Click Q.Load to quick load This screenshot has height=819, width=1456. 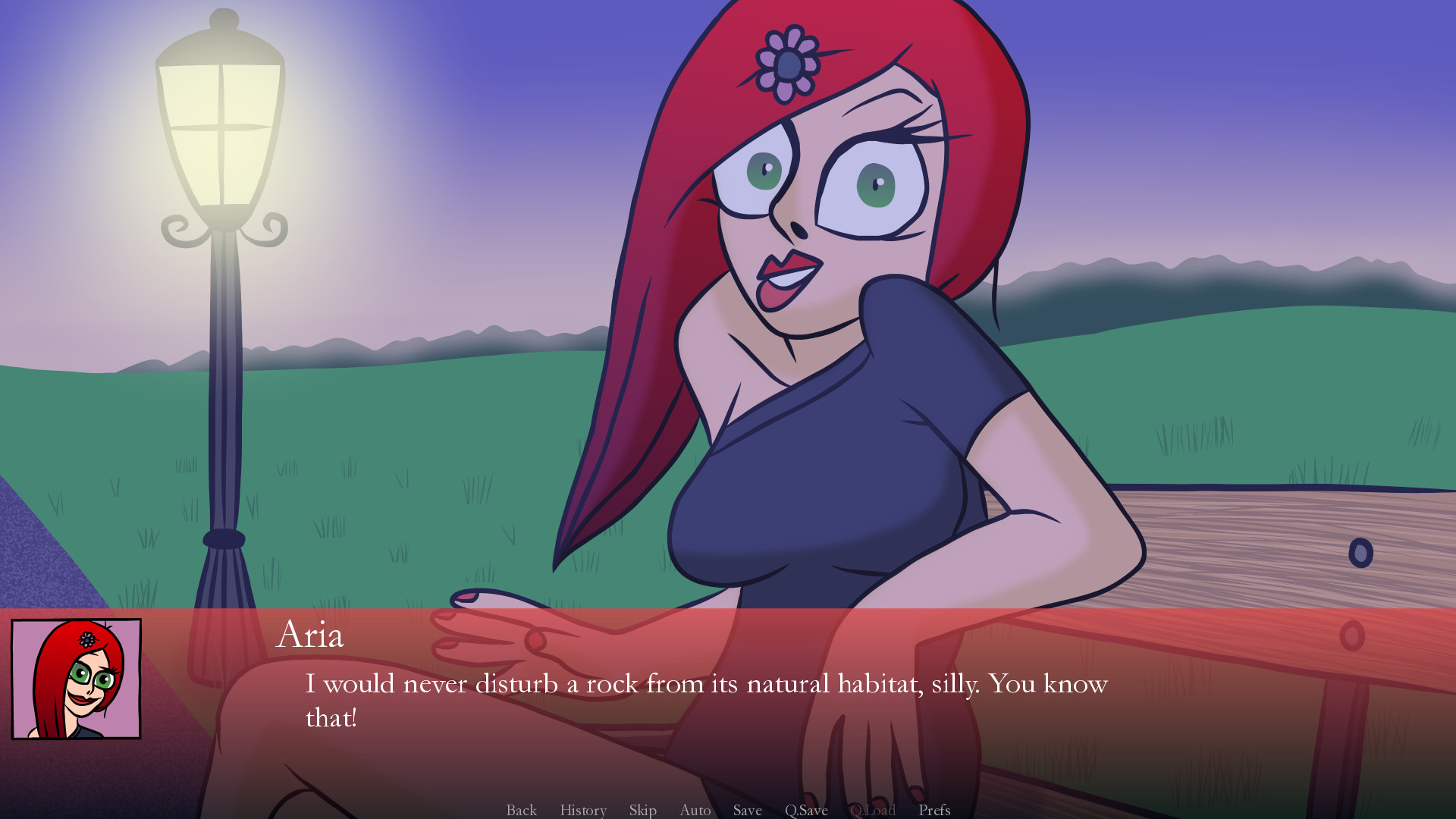(x=873, y=810)
